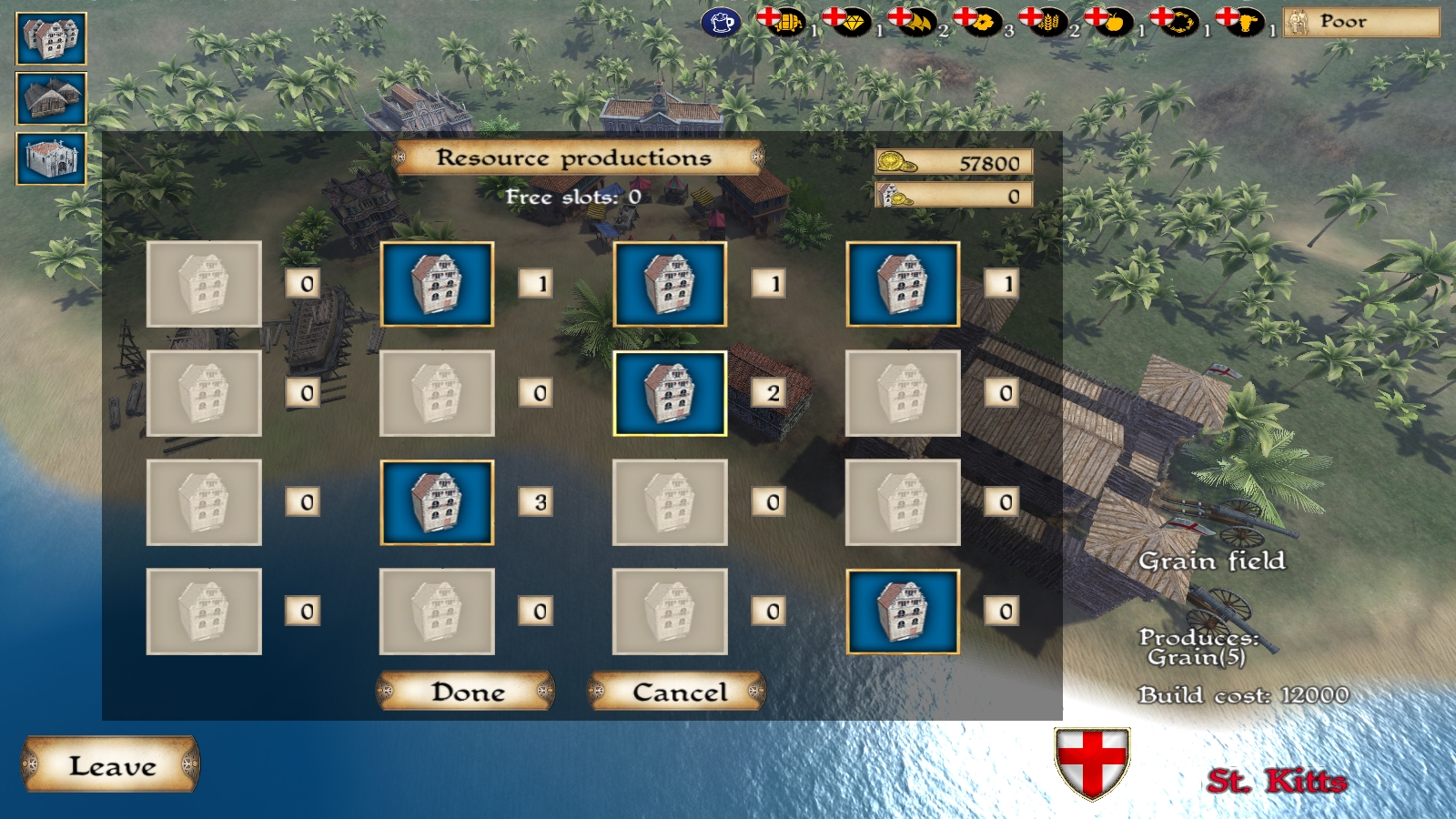1456x819 pixels.
Task: Click the diamond resource icon
Action: coord(852,22)
